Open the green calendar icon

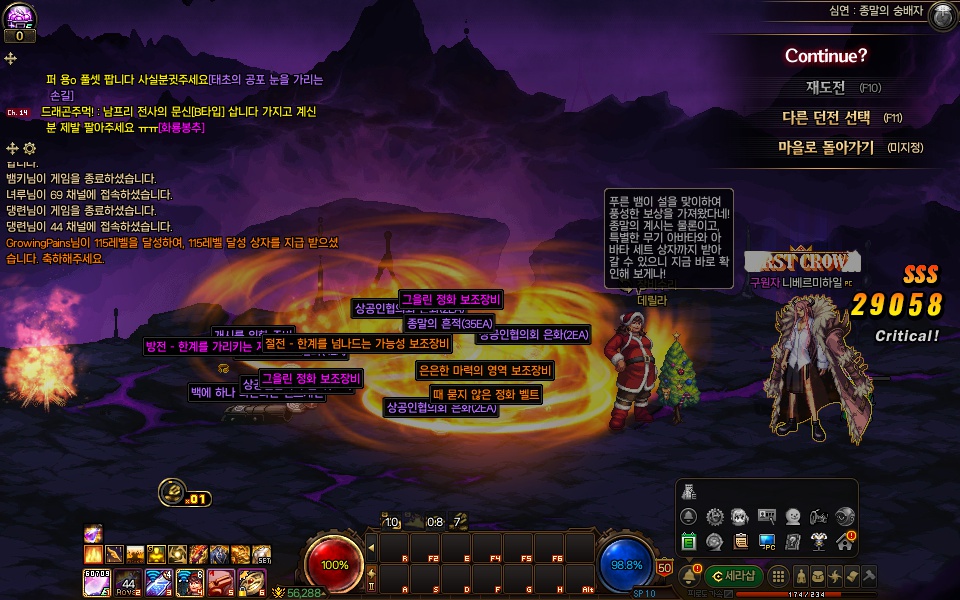pyautogui.click(x=688, y=541)
